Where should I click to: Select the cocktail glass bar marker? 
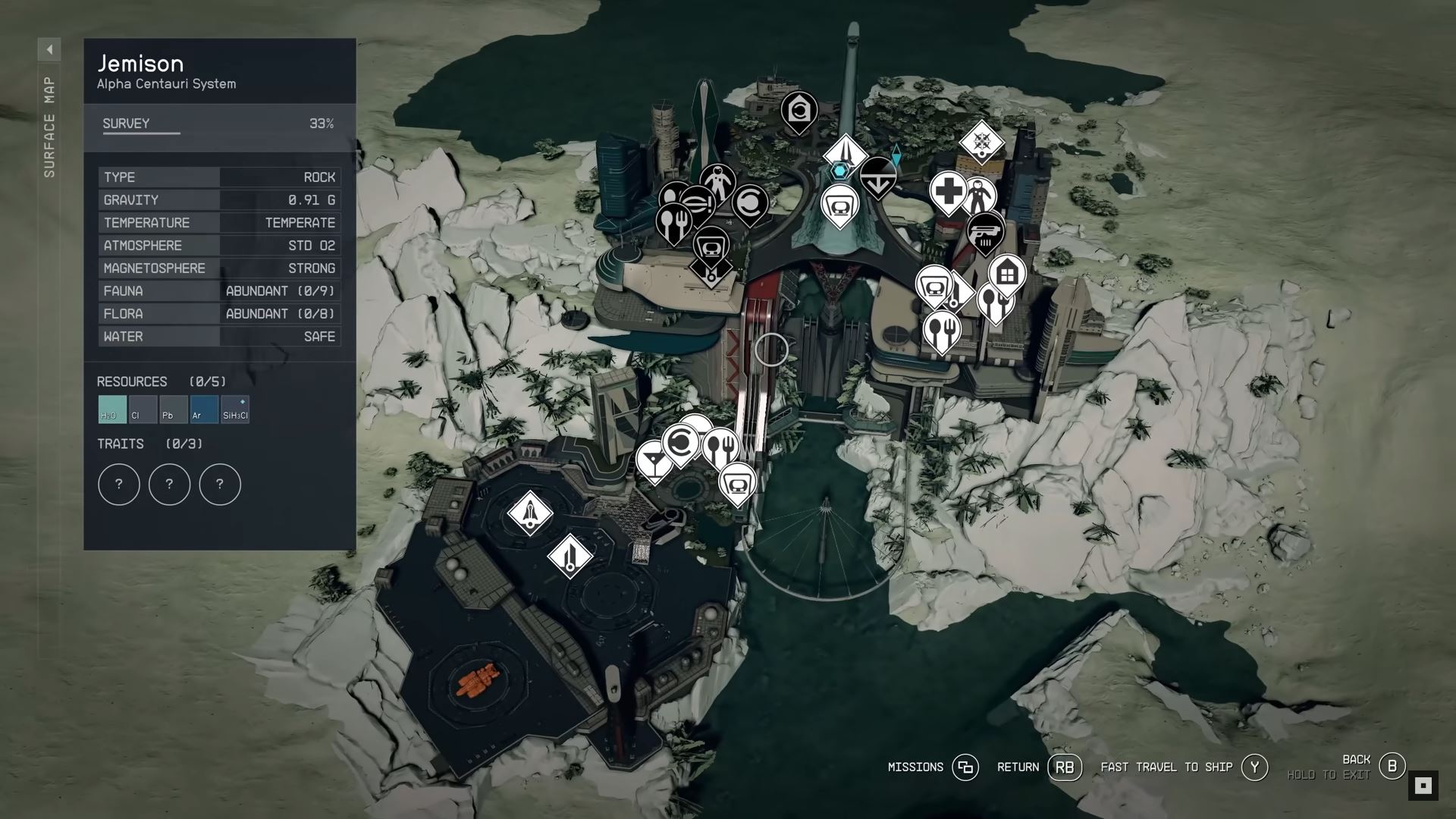[653, 459]
